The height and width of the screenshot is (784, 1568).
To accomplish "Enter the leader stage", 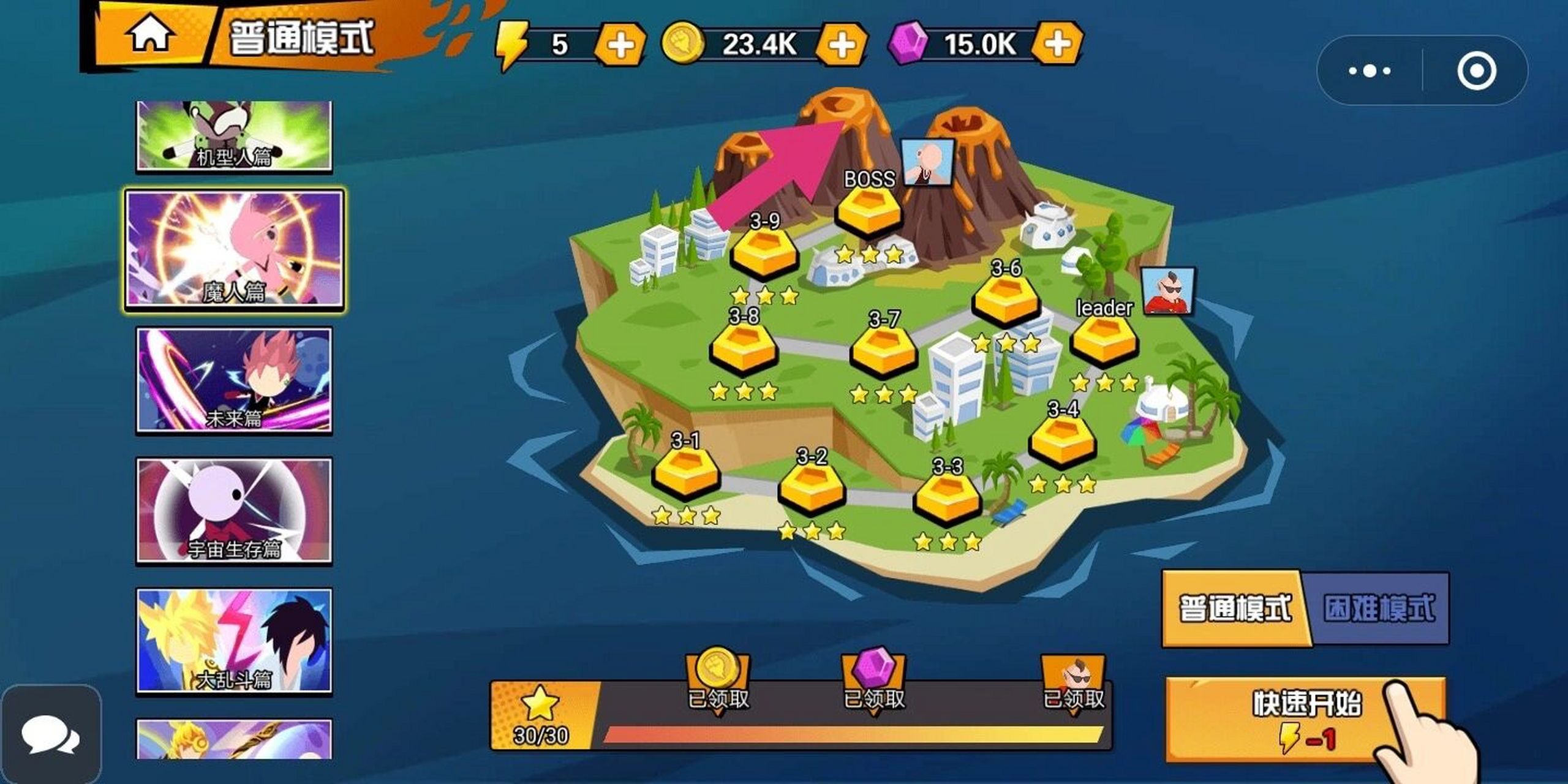I will click(1104, 341).
